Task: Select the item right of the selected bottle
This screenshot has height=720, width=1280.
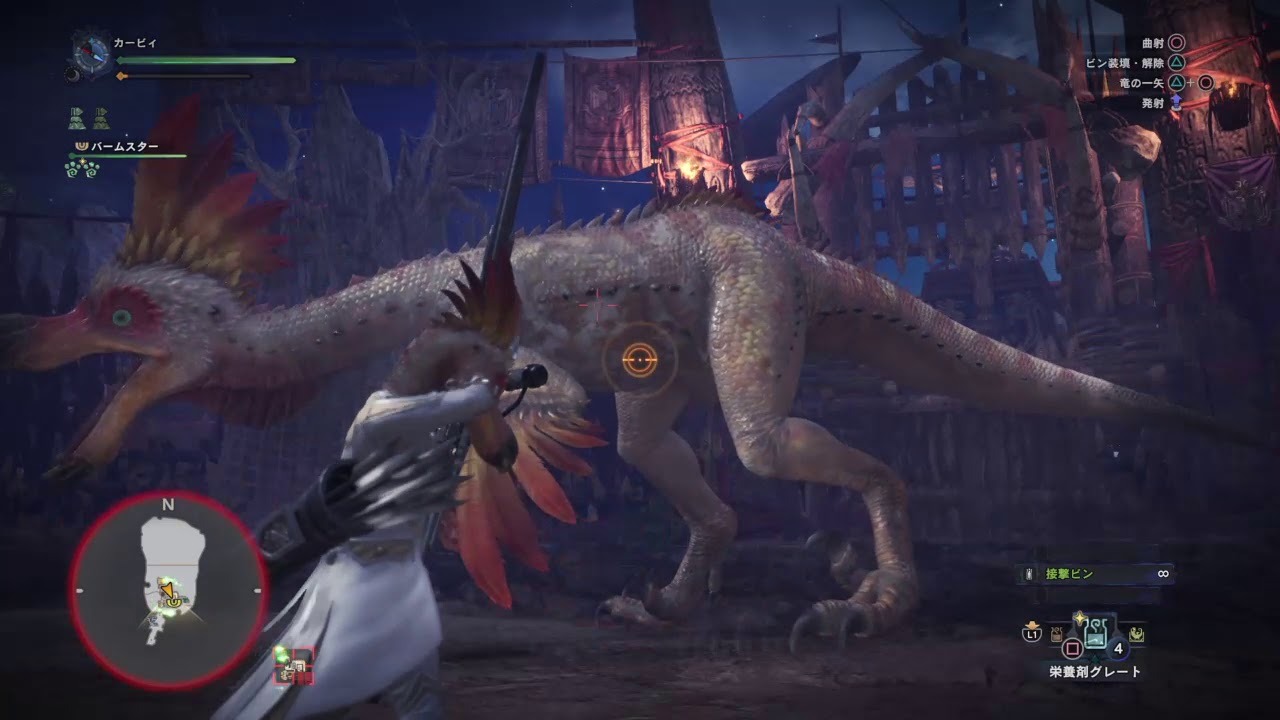Action: [x=1137, y=633]
